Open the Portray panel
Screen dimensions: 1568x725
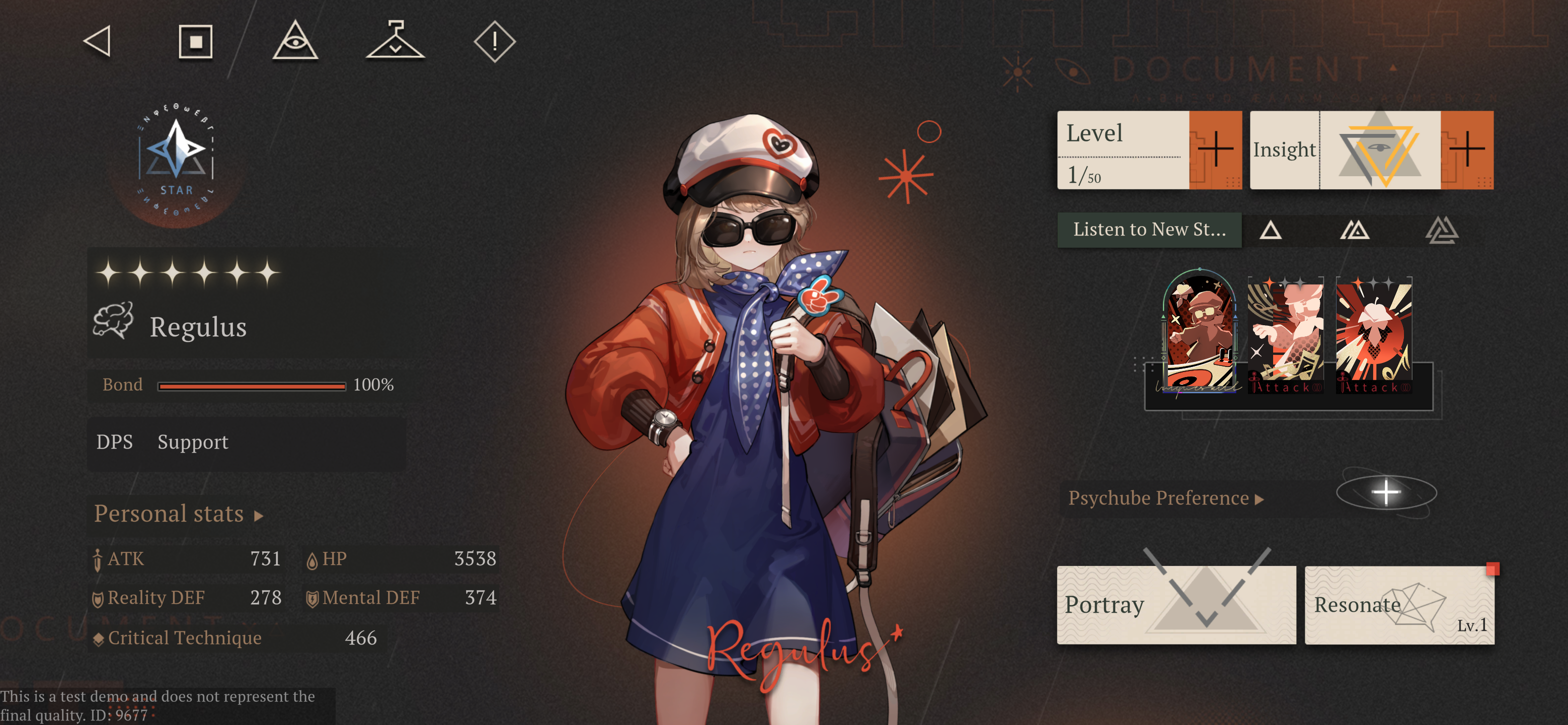click(1176, 604)
